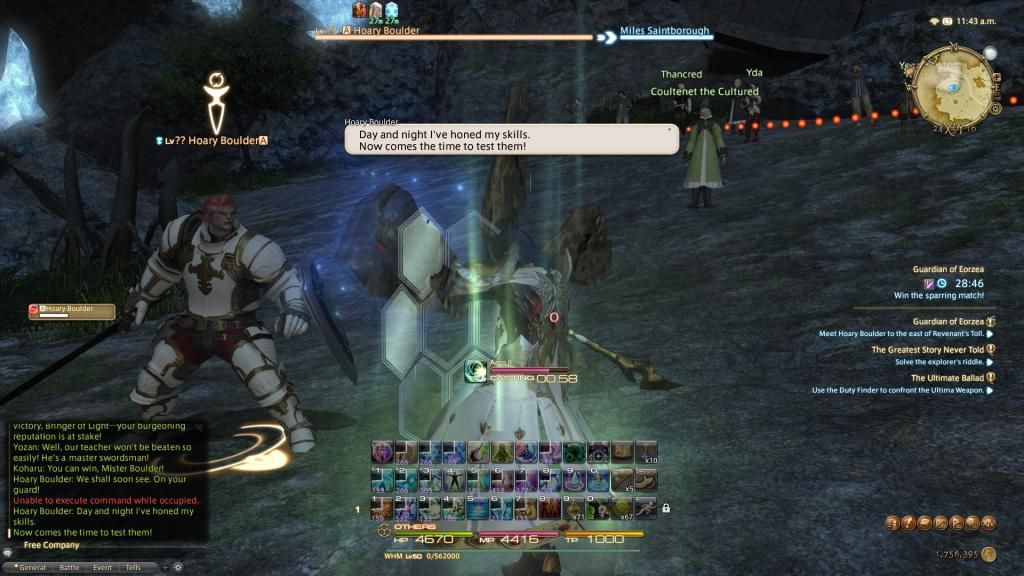The width and height of the screenshot is (1024, 576).
Task: Select the Event chat tab
Action: (x=102, y=566)
